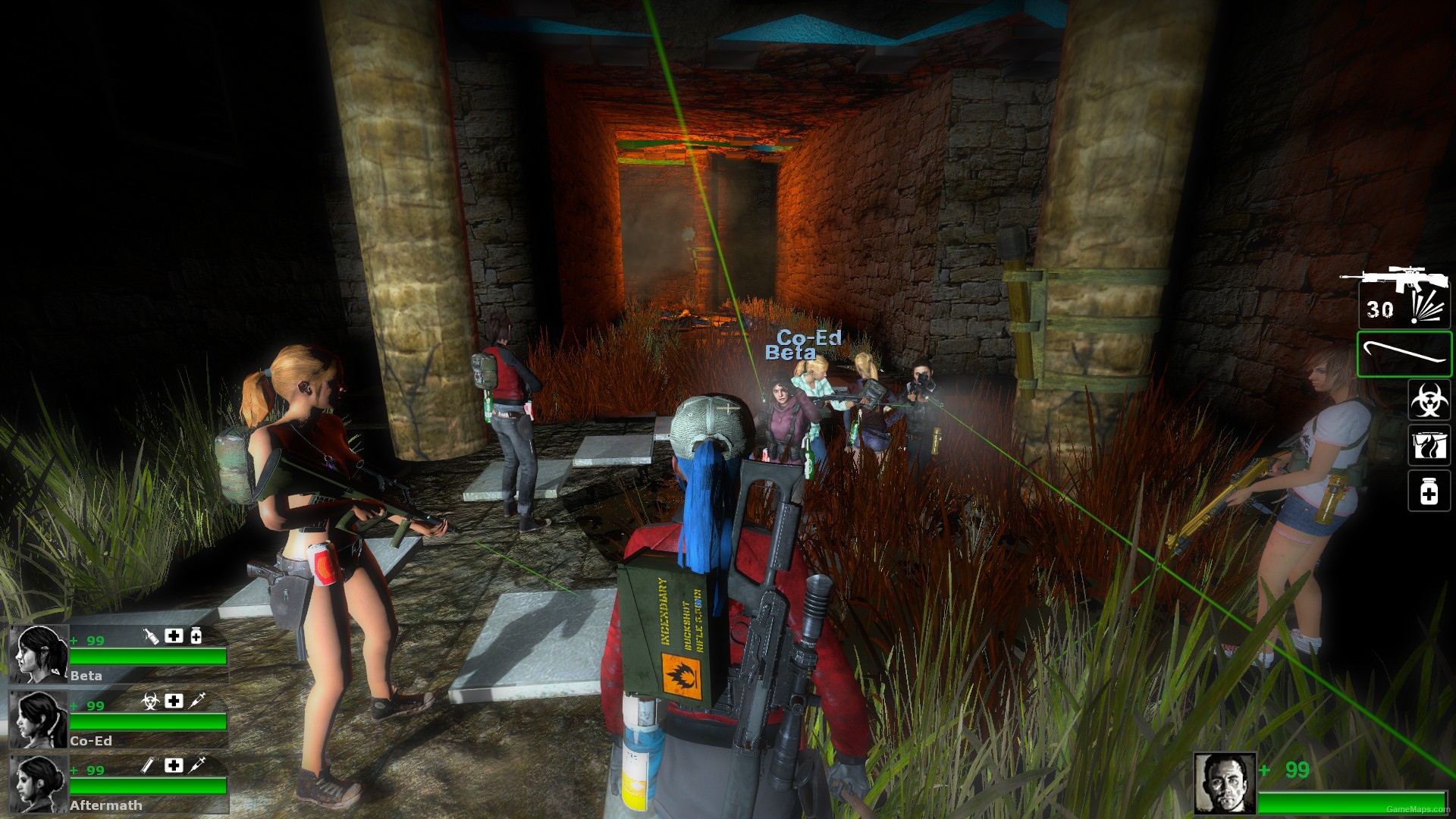Image resolution: width=1456 pixels, height=819 pixels.
Task: Click Beta's molotov bottle icon
Action: tap(151, 636)
